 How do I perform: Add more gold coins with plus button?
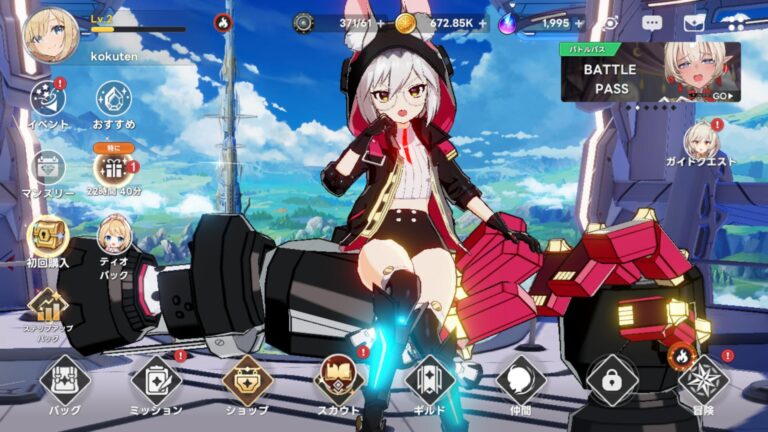click(x=483, y=22)
